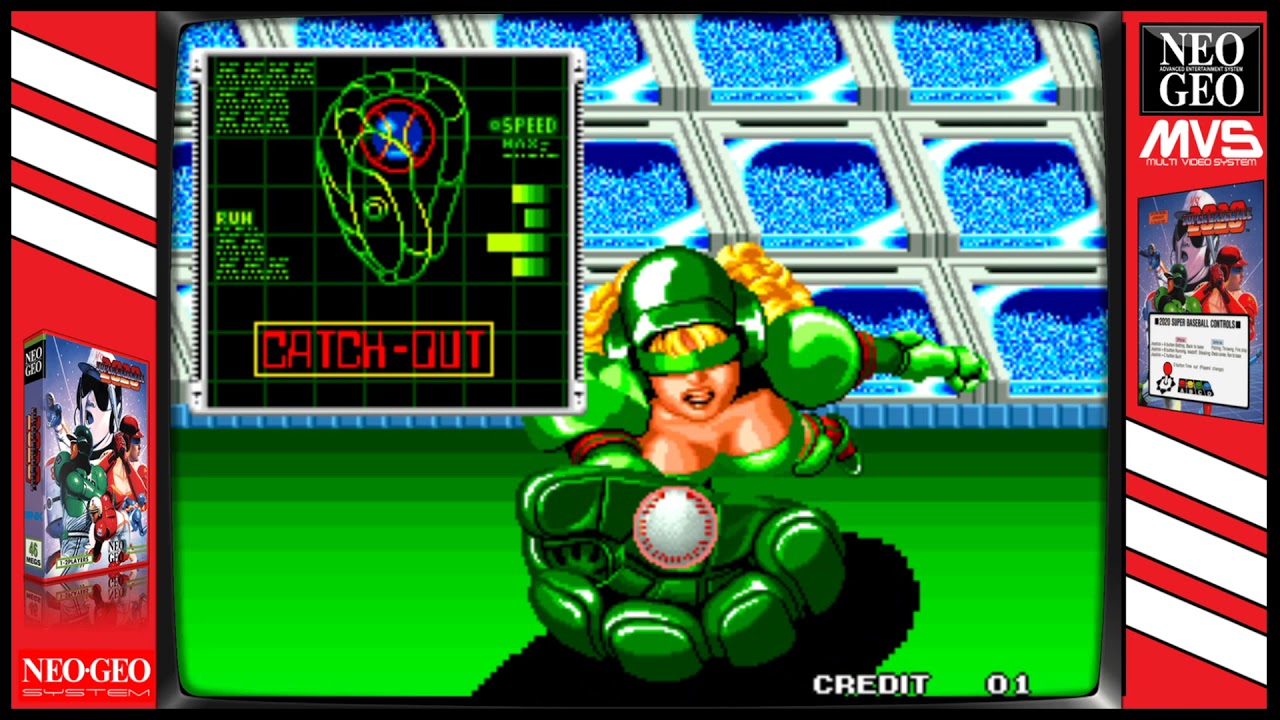Click the red target circle on the radar

point(398,134)
